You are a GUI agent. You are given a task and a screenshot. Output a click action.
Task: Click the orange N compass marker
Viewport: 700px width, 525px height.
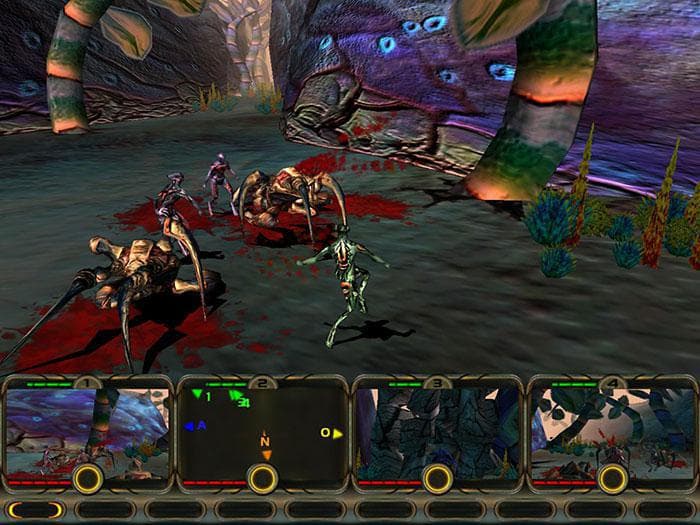(265, 444)
